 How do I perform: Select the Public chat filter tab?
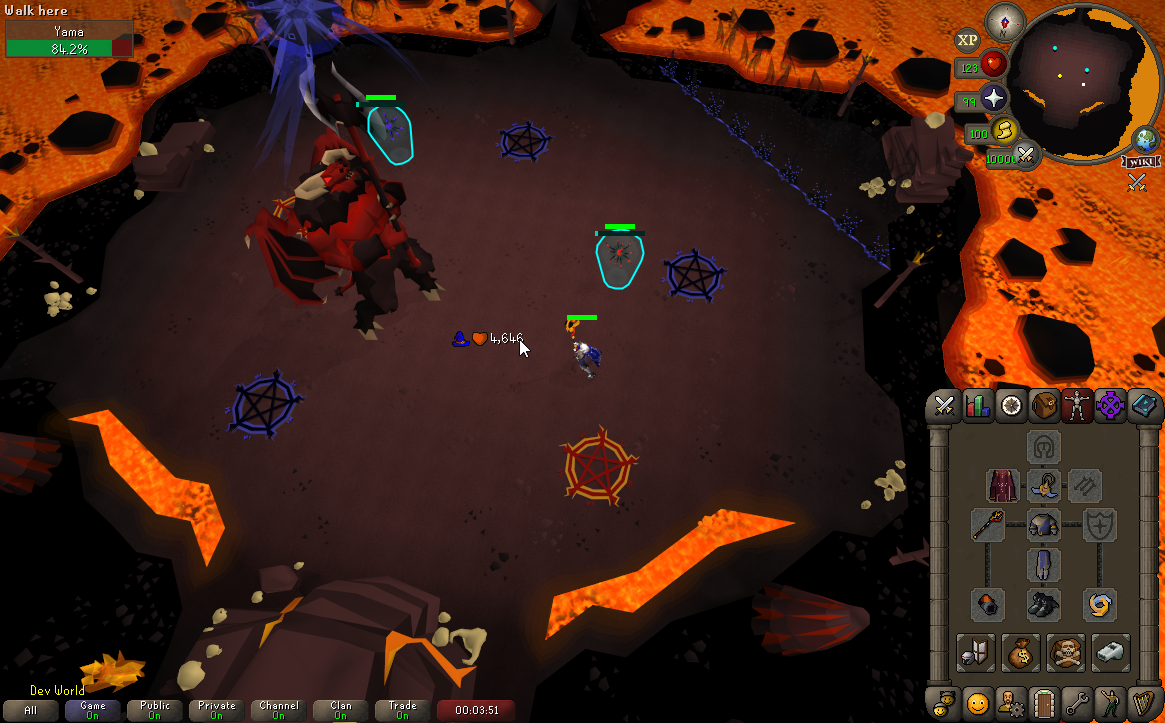155,710
